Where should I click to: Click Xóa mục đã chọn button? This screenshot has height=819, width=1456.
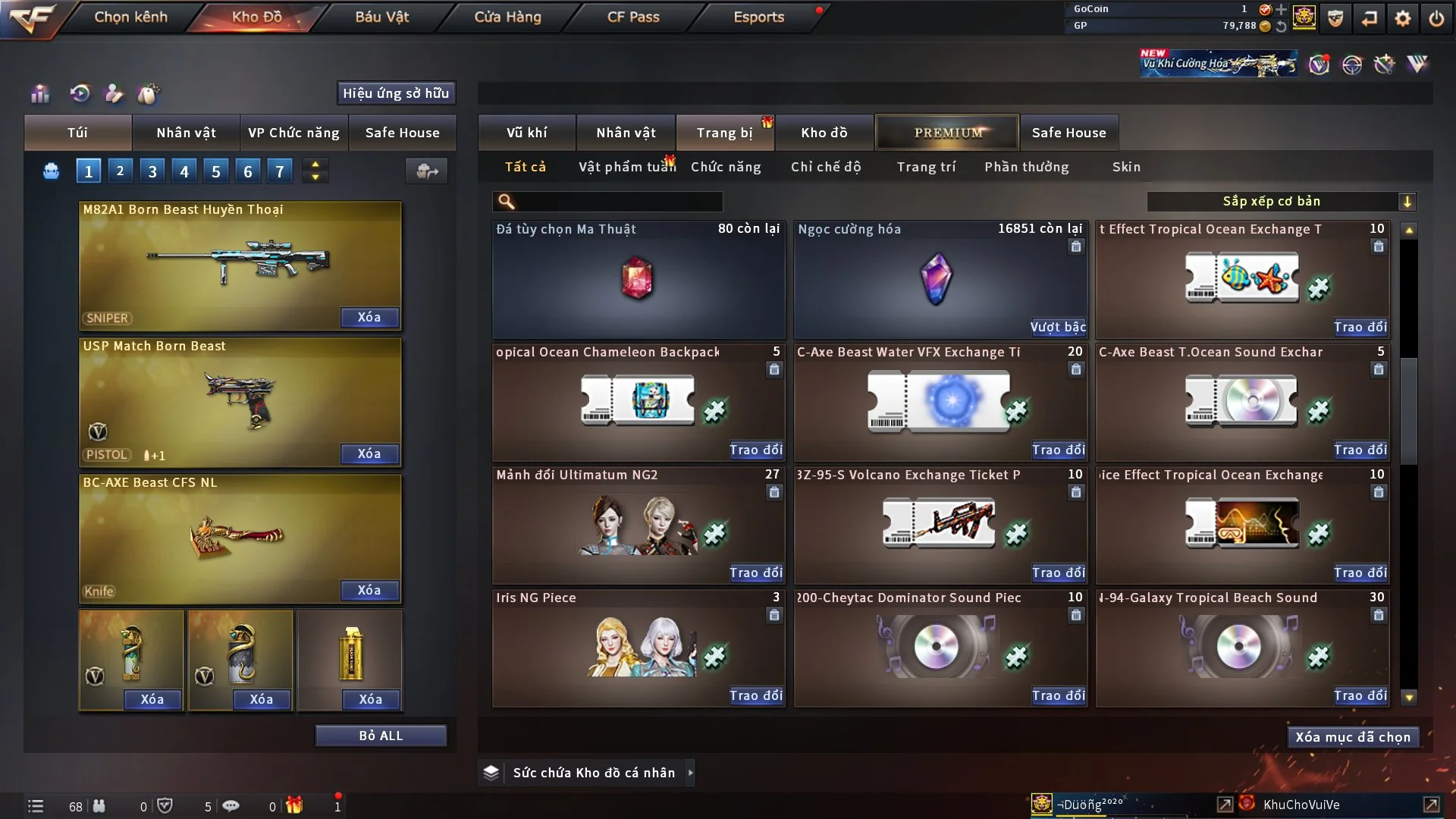pos(1352,737)
